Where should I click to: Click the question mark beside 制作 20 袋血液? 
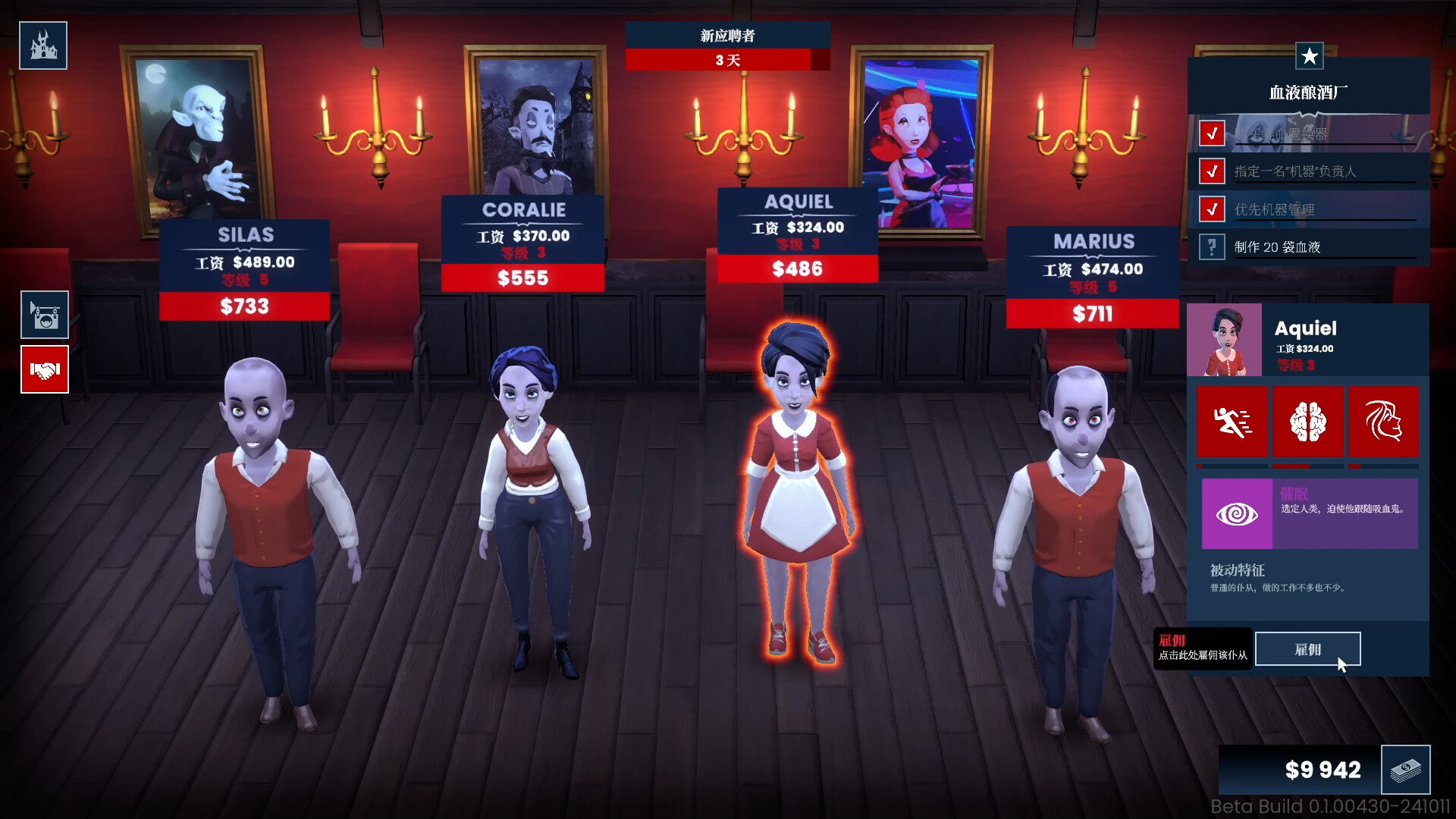tap(1211, 246)
